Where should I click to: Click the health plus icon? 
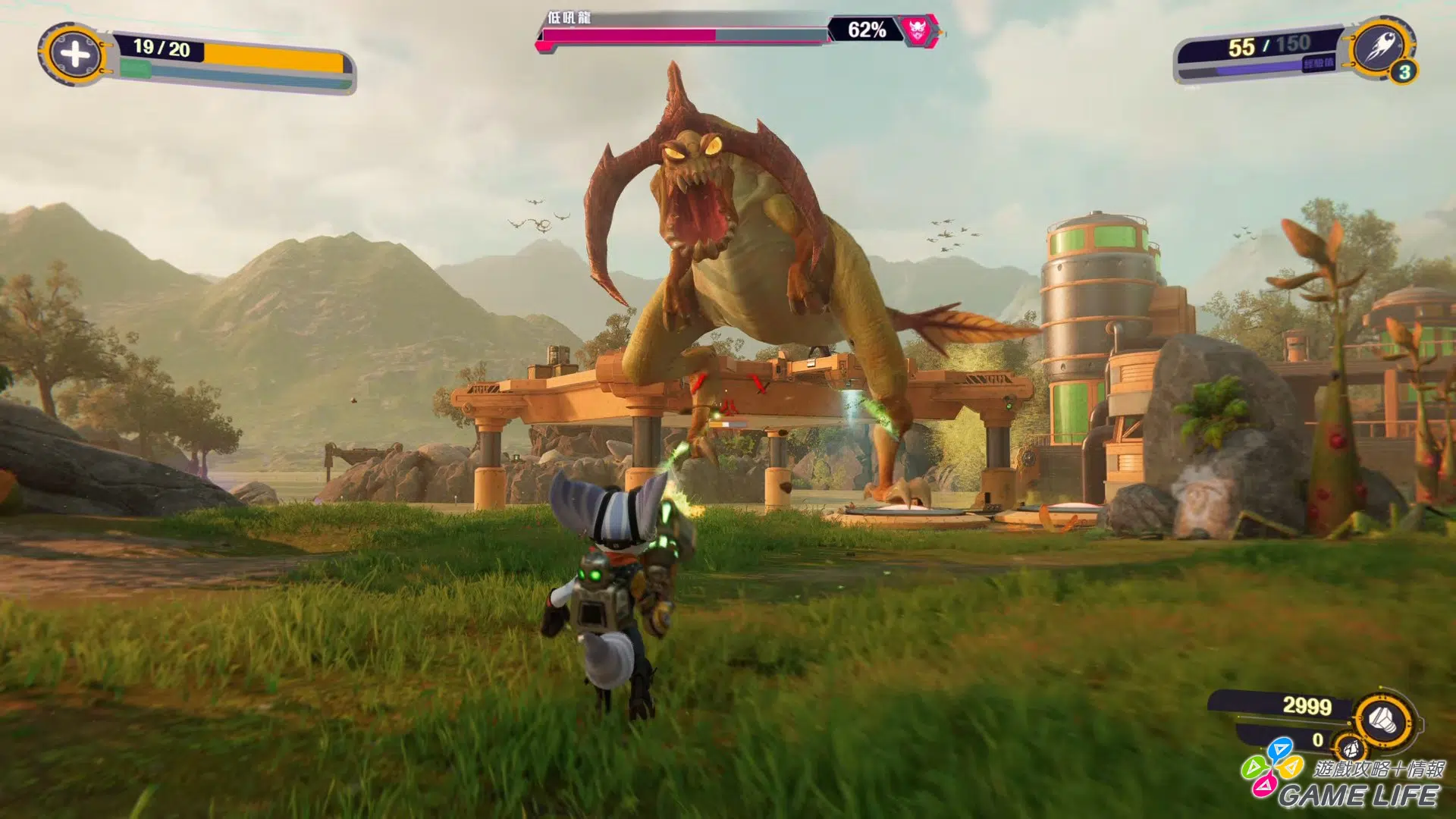74,55
